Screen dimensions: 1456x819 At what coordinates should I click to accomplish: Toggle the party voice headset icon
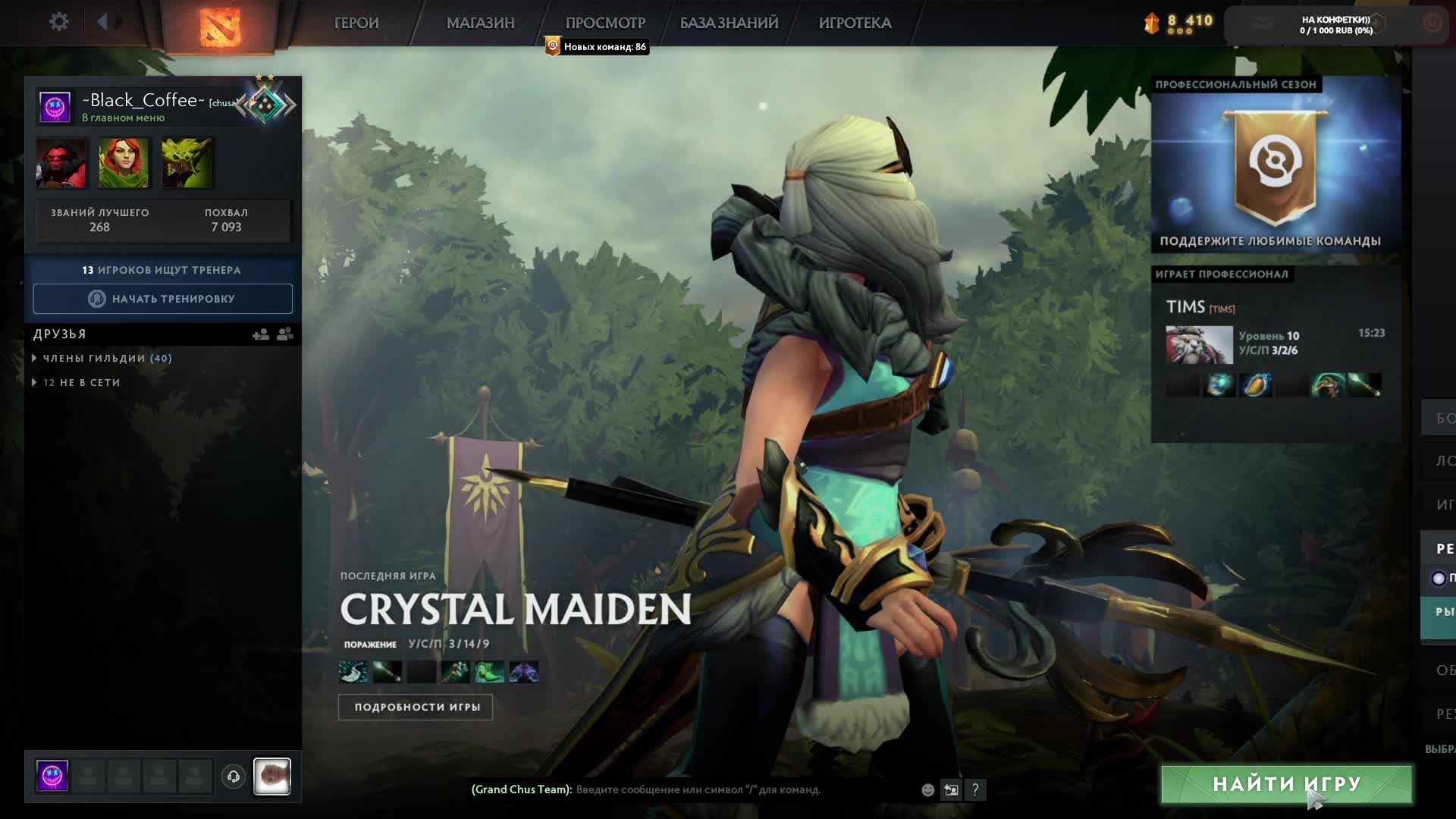click(x=234, y=777)
